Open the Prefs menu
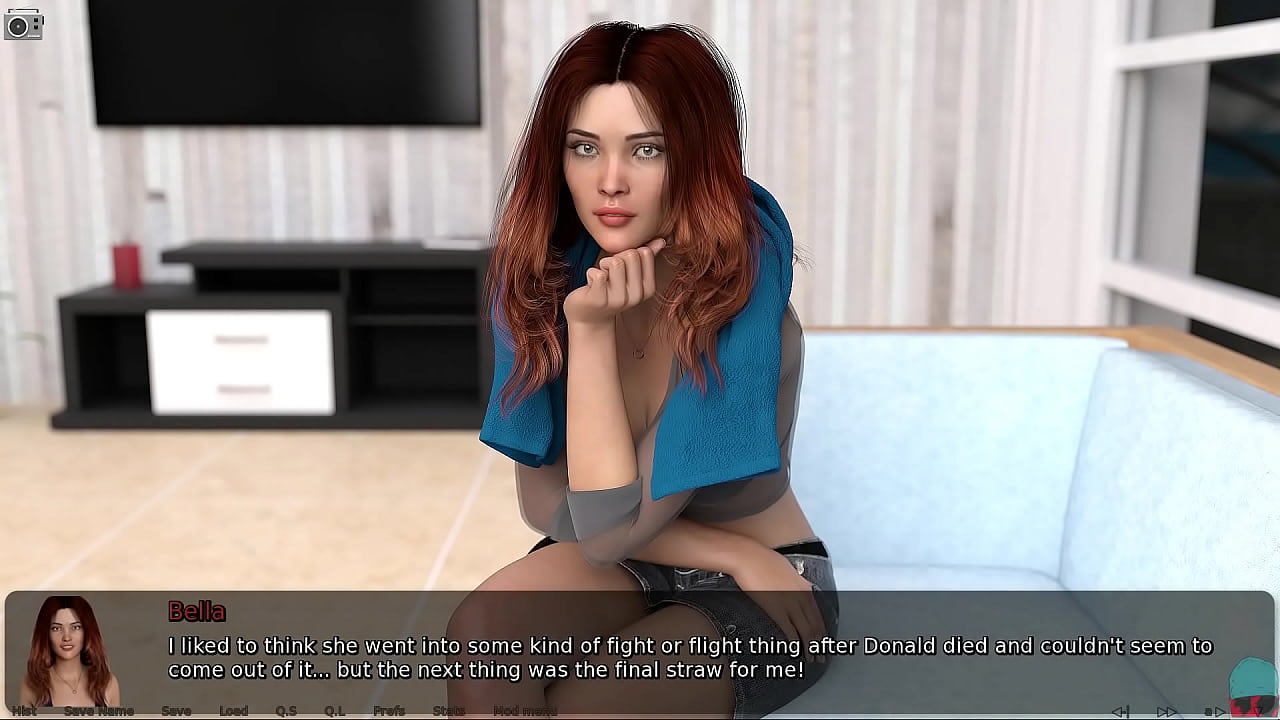The width and height of the screenshot is (1280, 720). point(389,711)
